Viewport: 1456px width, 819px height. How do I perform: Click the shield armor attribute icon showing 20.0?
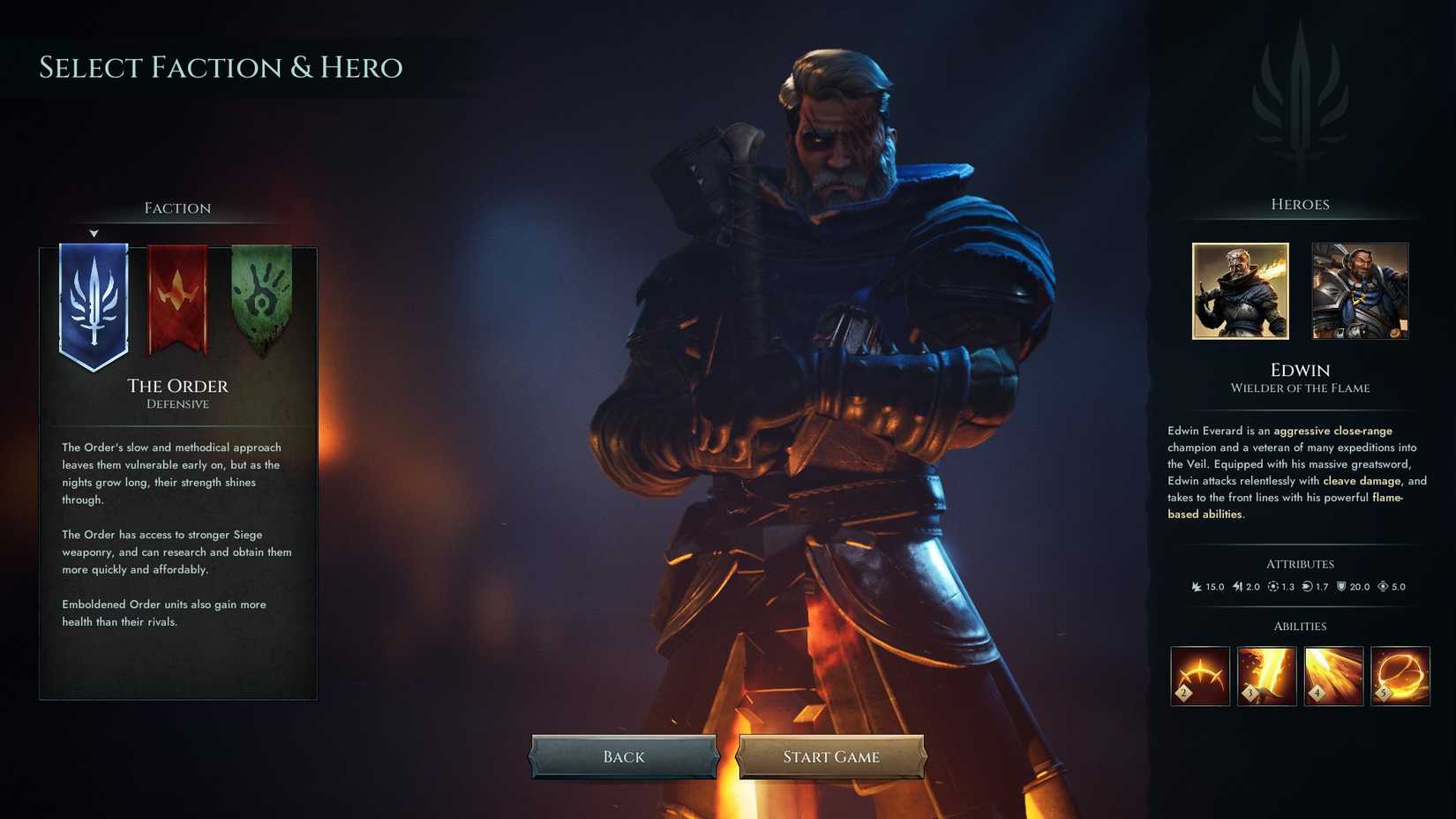point(1340,586)
